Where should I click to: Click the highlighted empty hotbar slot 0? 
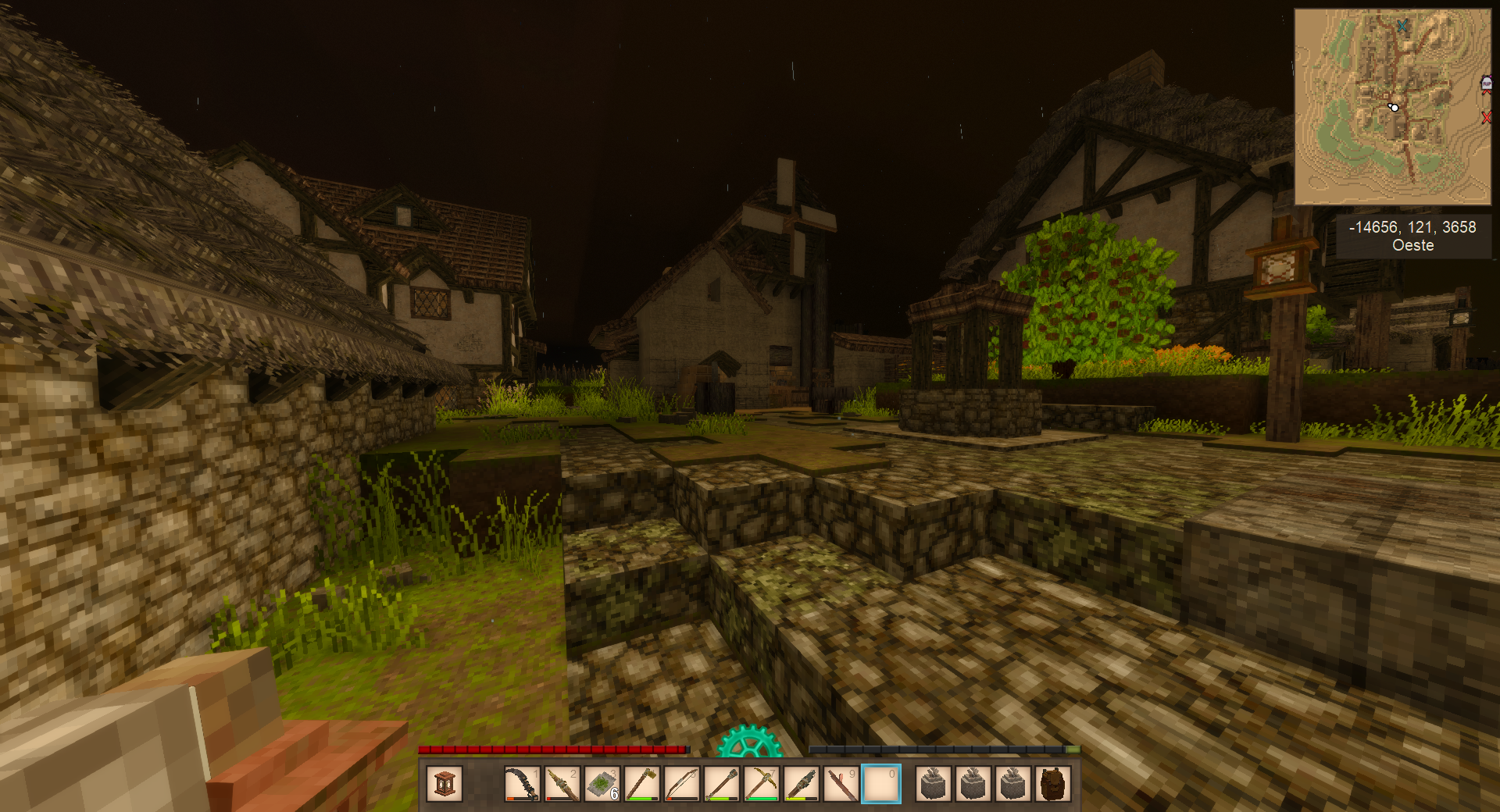tap(880, 784)
